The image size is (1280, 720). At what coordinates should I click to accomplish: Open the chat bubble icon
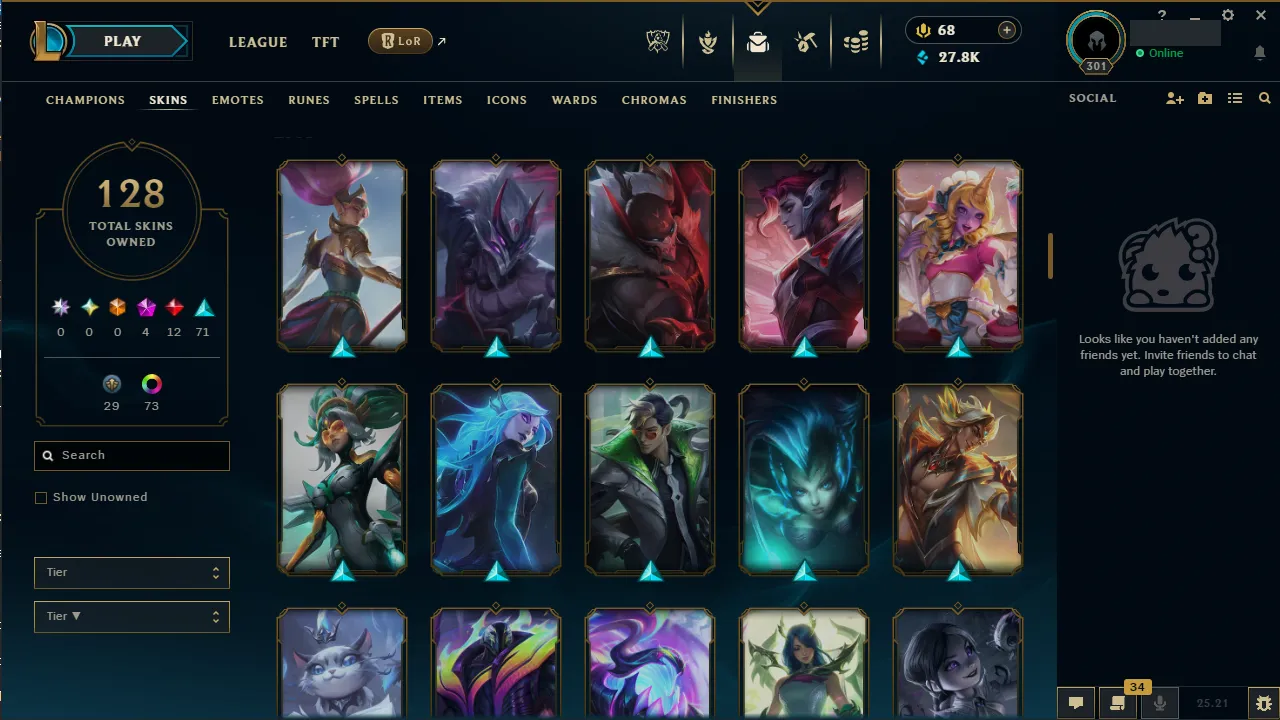click(1076, 703)
